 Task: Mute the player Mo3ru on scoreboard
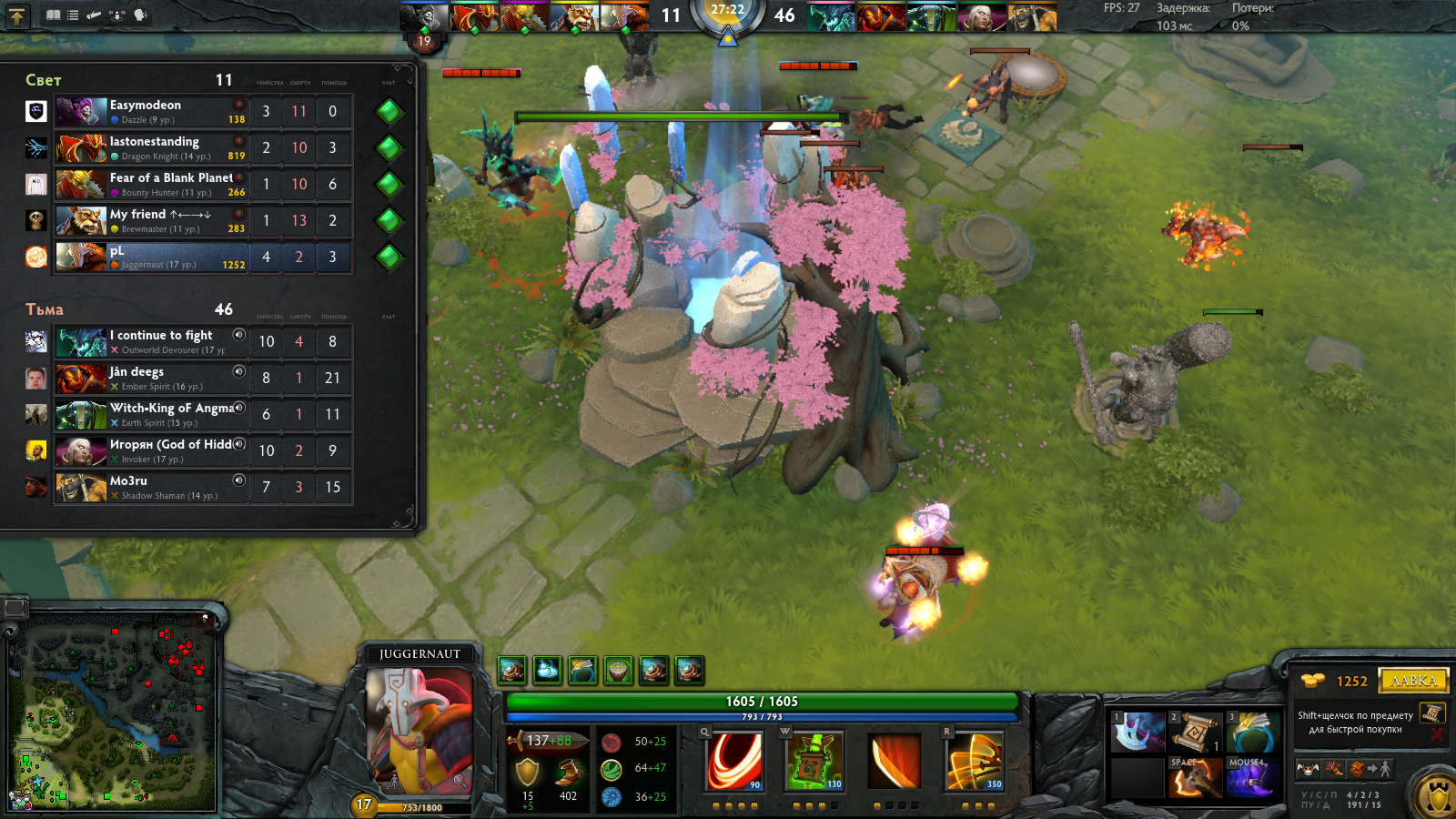pos(238,480)
